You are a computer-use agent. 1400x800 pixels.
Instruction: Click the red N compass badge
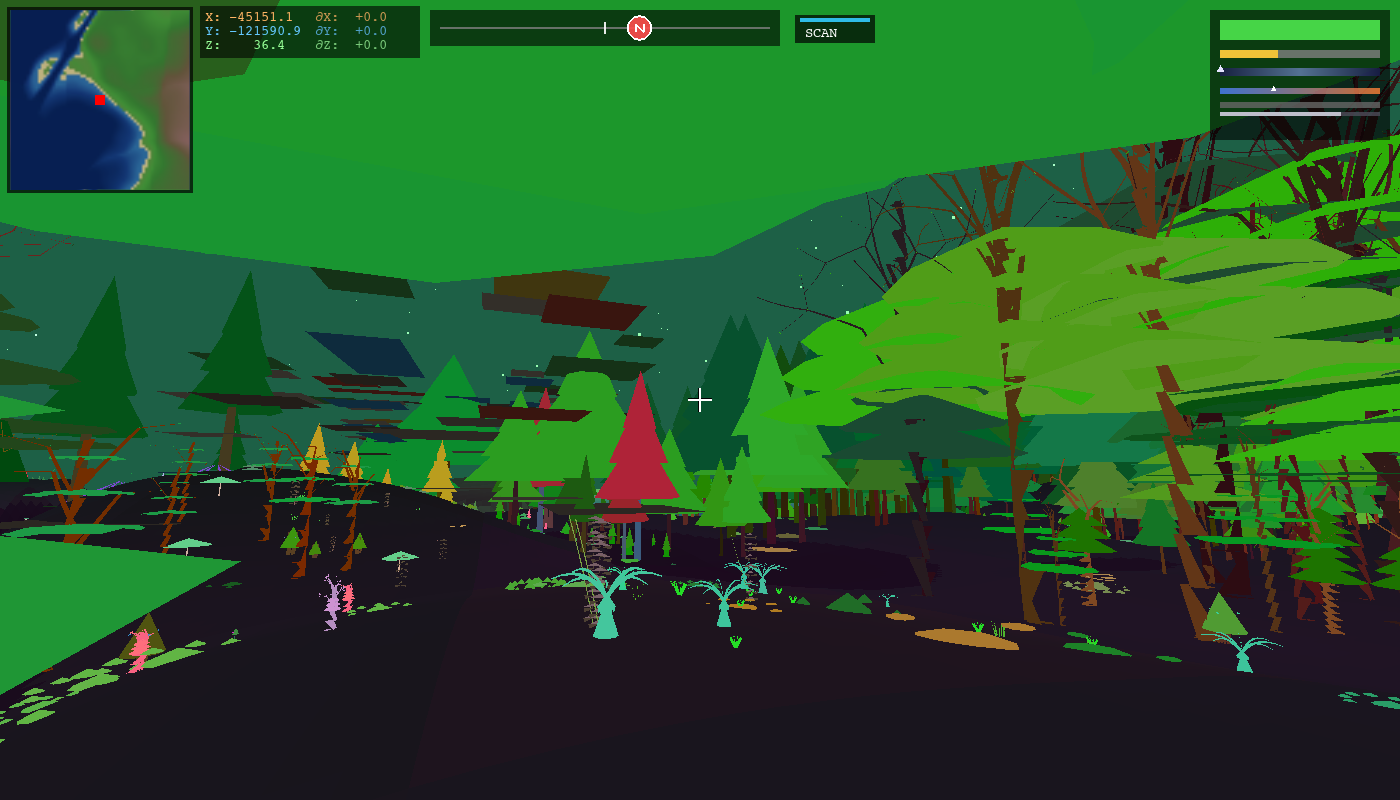640,28
